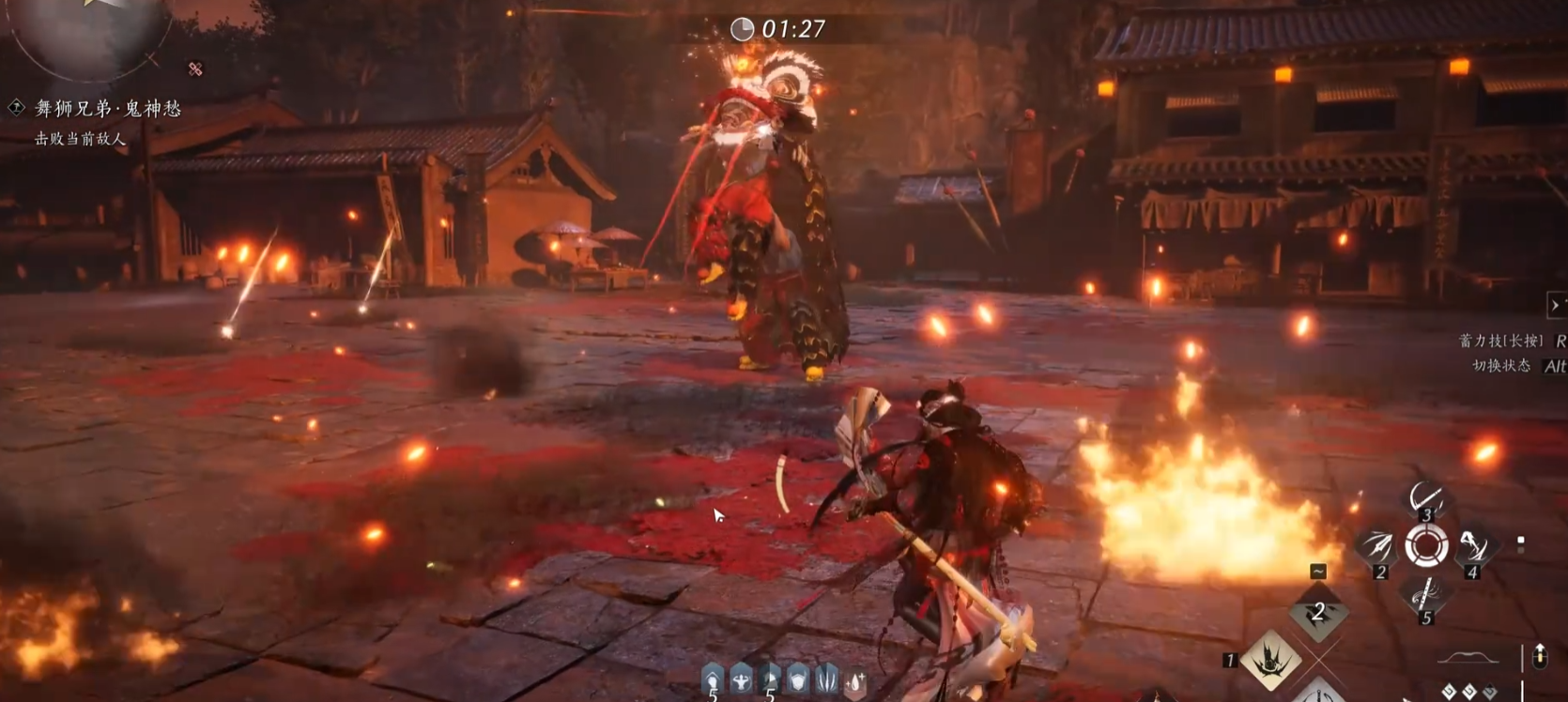This screenshot has height=702, width=1568.
Task: Open the 舞狮兄弟·鬼神愁 quest tracker
Action: click(x=107, y=109)
